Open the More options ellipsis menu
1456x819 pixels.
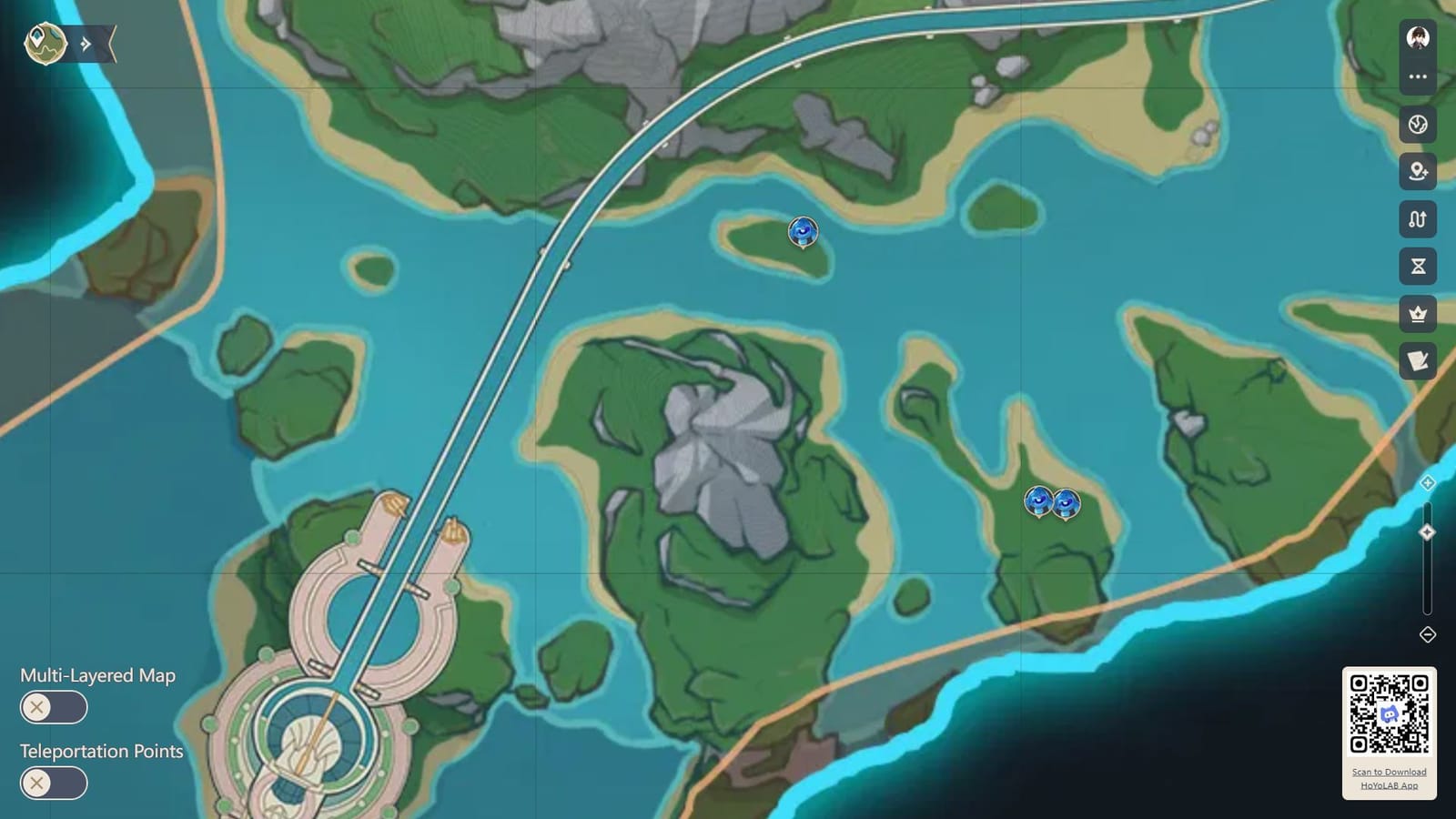[x=1416, y=76]
